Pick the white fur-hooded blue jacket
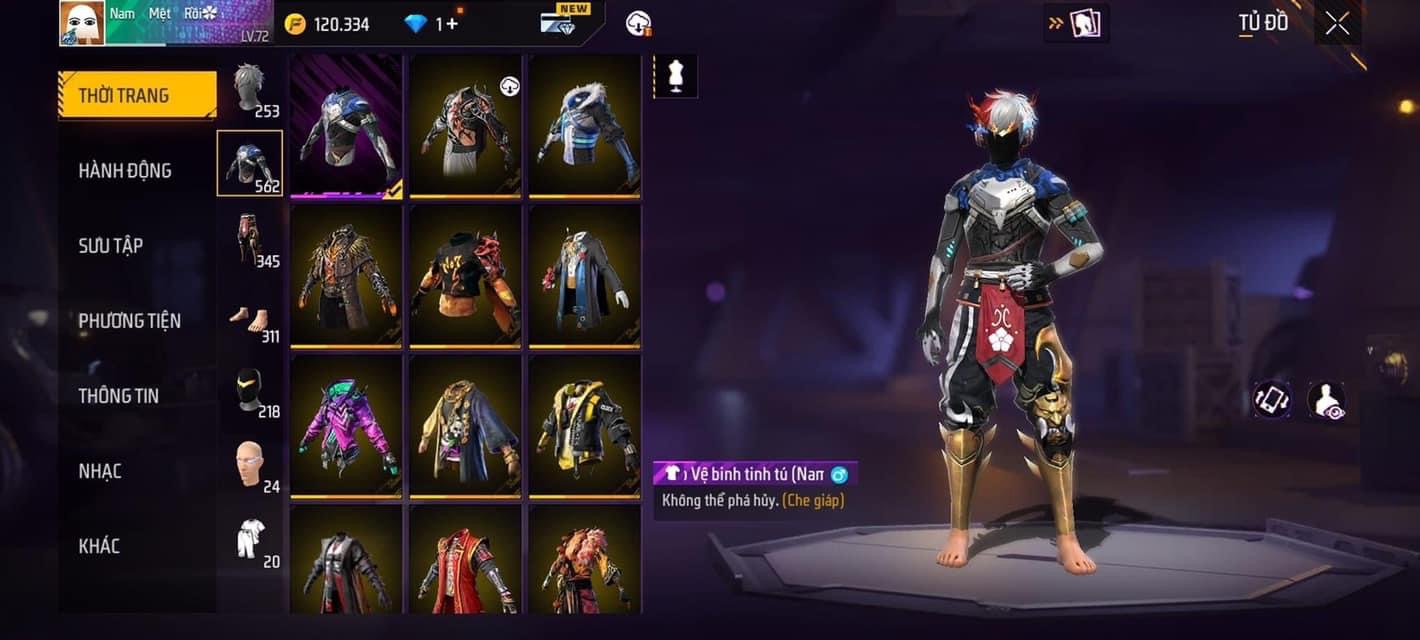The image size is (1420, 640). click(585, 125)
